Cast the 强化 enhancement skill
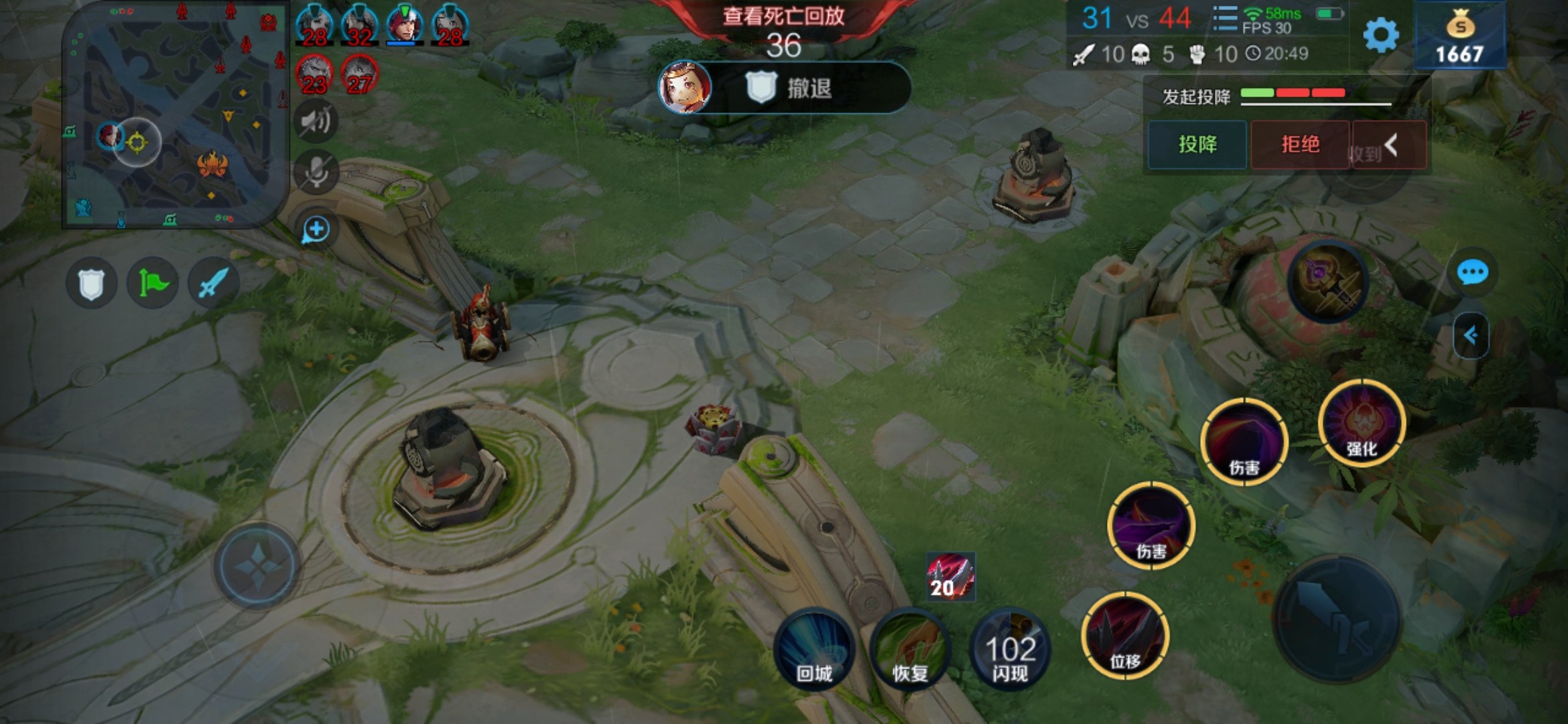 1362,423
